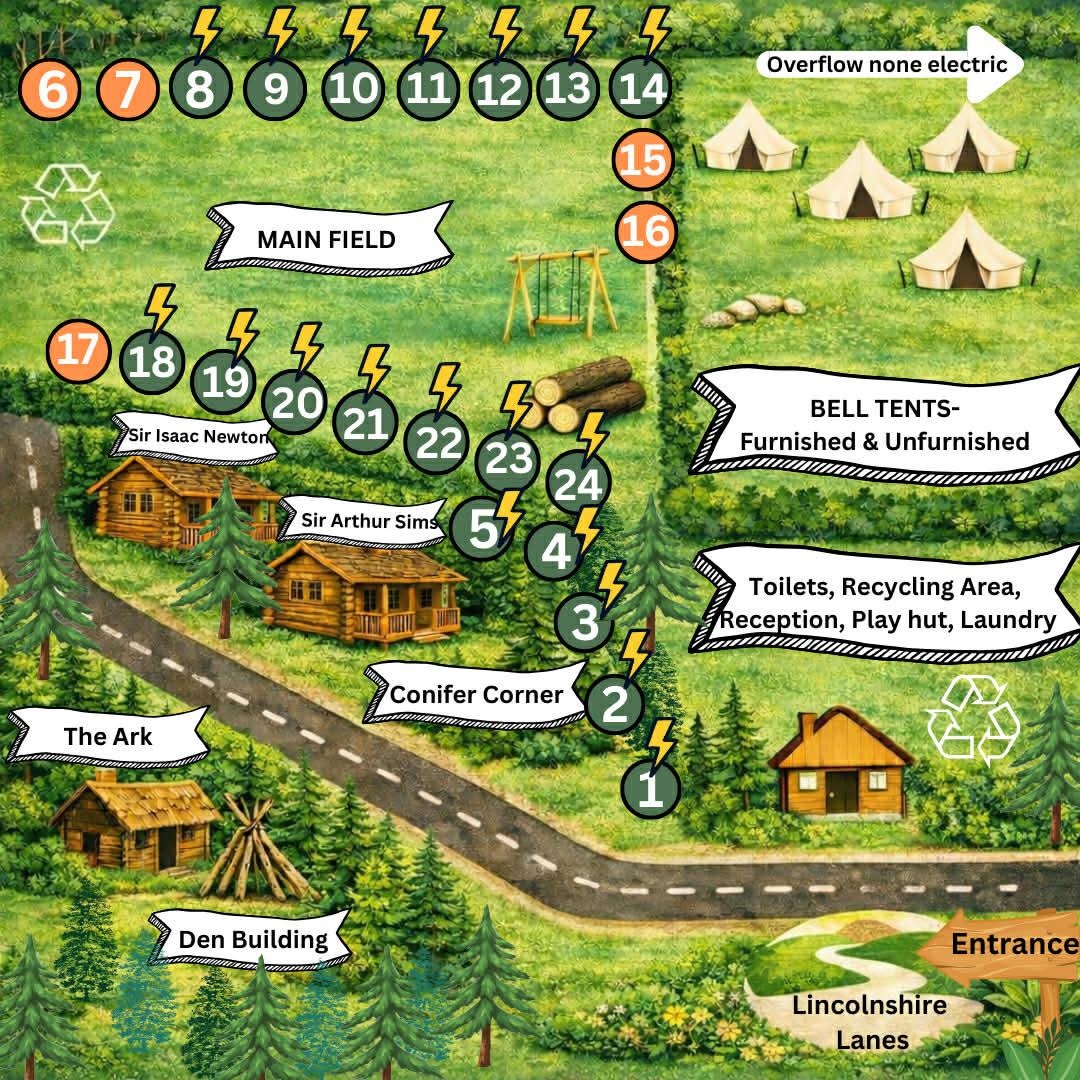This screenshot has height=1080, width=1080.
Task: Select orange pitch marker 16
Action: click(645, 232)
